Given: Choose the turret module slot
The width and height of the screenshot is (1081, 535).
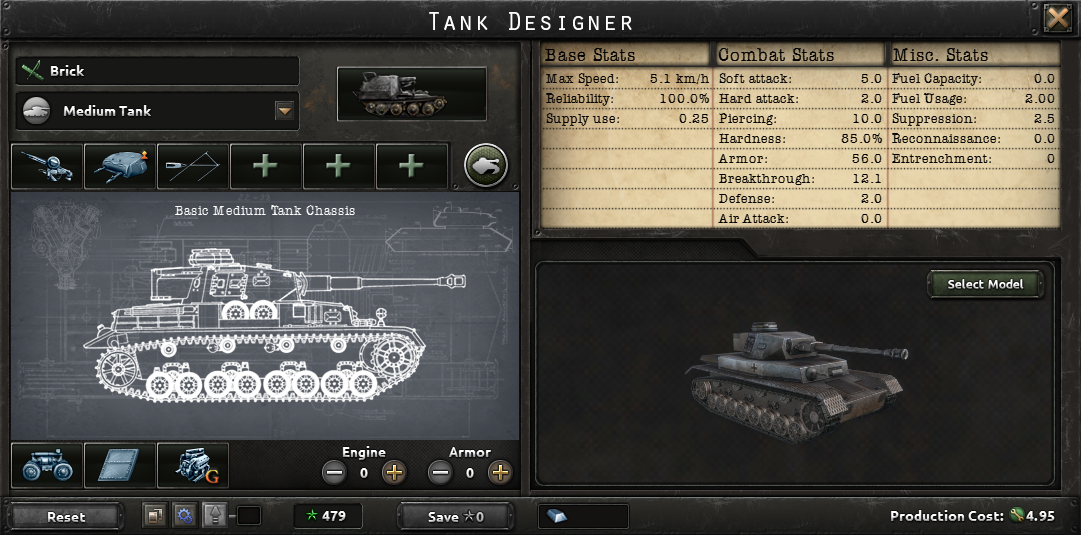Looking at the screenshot, I should pos(120,166).
